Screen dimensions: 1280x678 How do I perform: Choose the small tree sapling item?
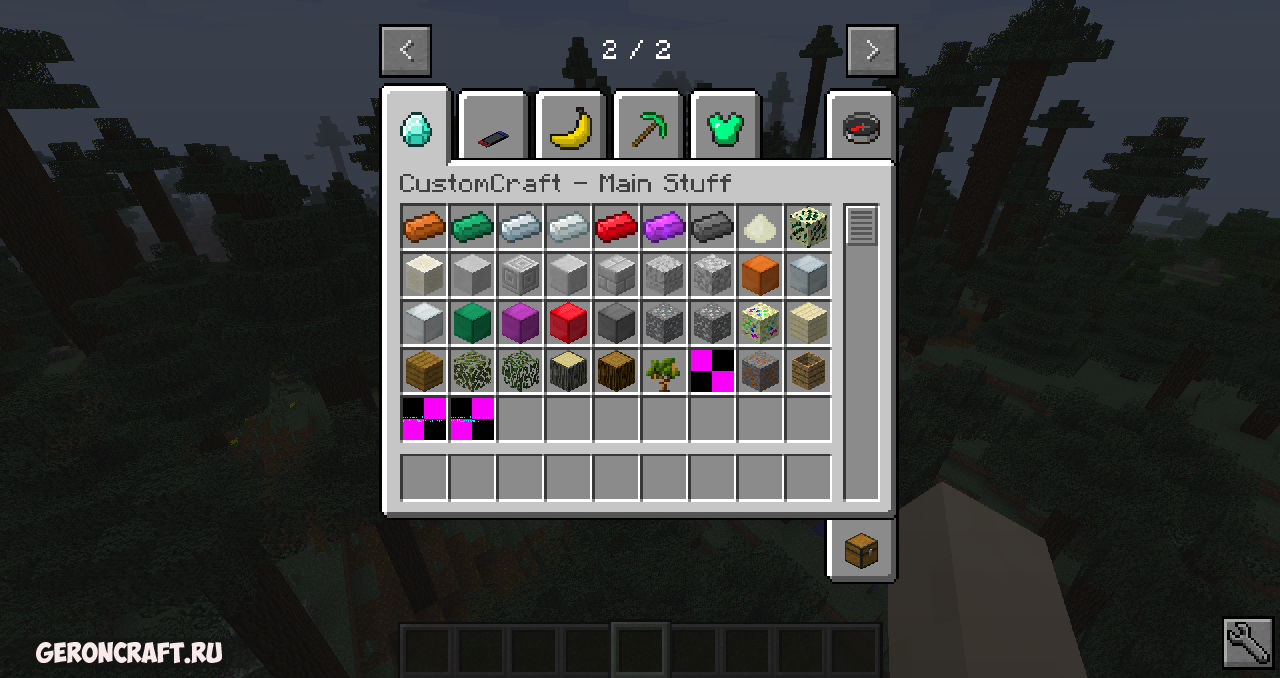pyautogui.click(x=664, y=371)
